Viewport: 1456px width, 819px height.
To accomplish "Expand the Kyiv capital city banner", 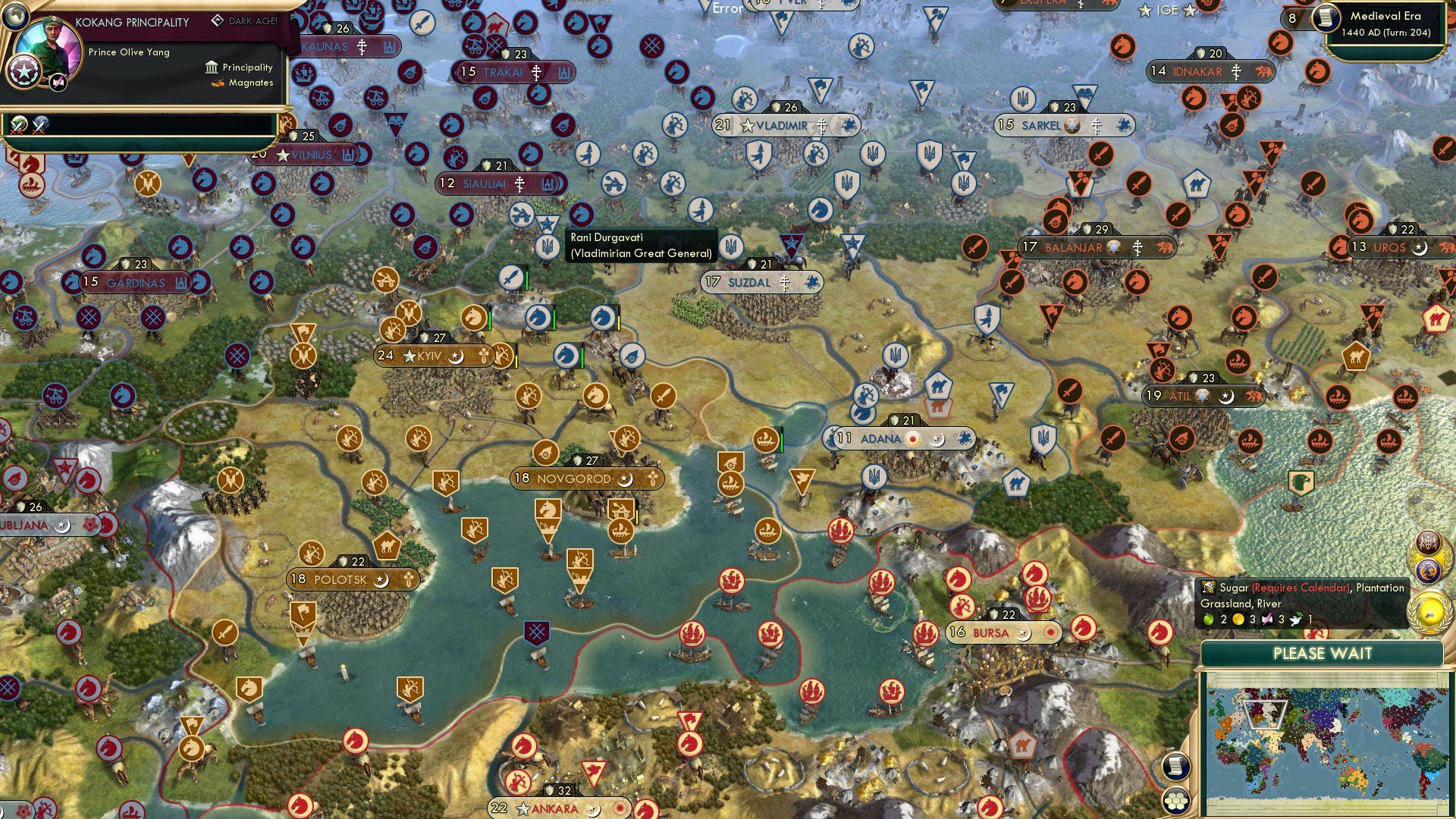I will coord(428,355).
